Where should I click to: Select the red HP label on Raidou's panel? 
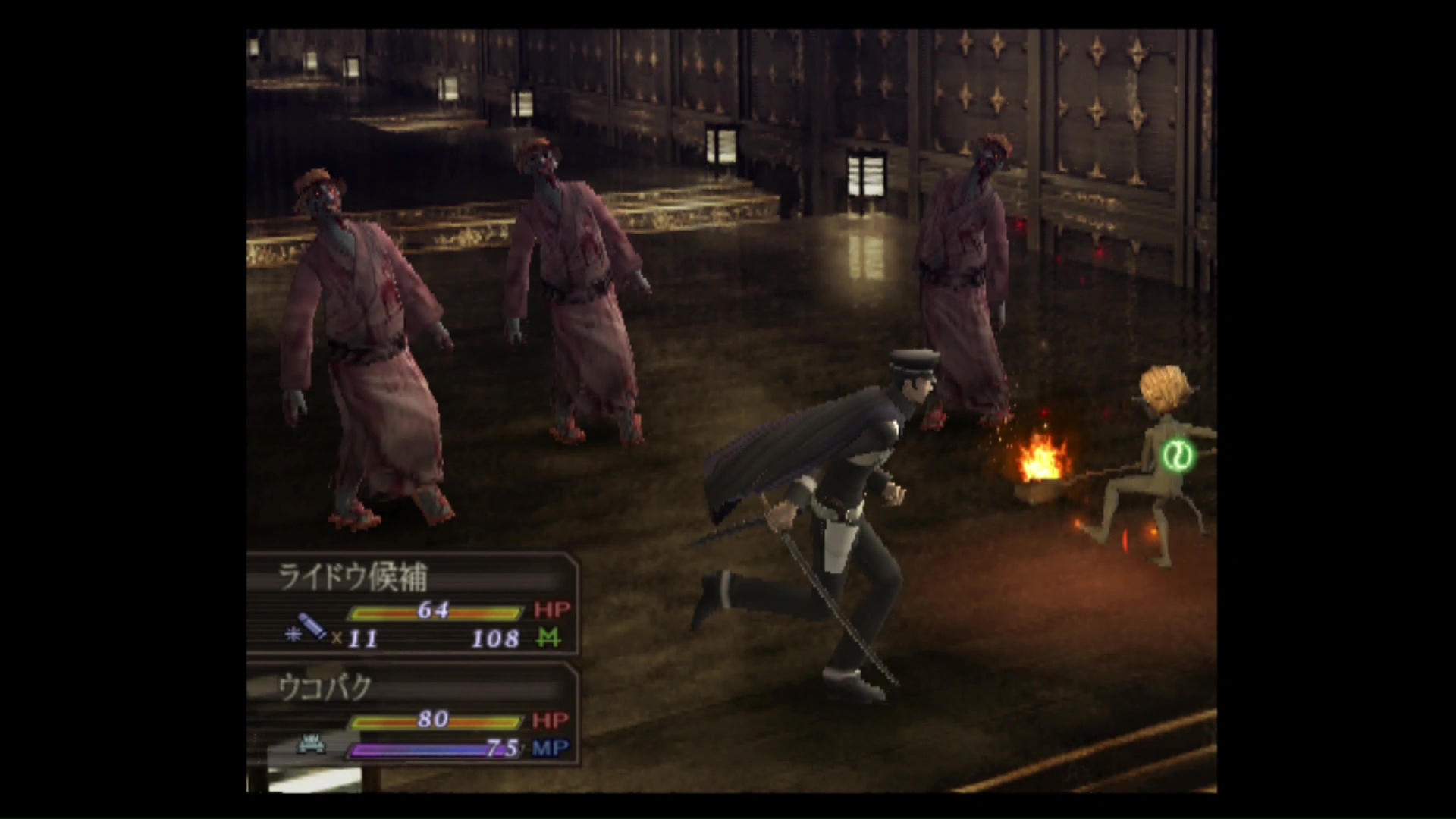point(553,610)
